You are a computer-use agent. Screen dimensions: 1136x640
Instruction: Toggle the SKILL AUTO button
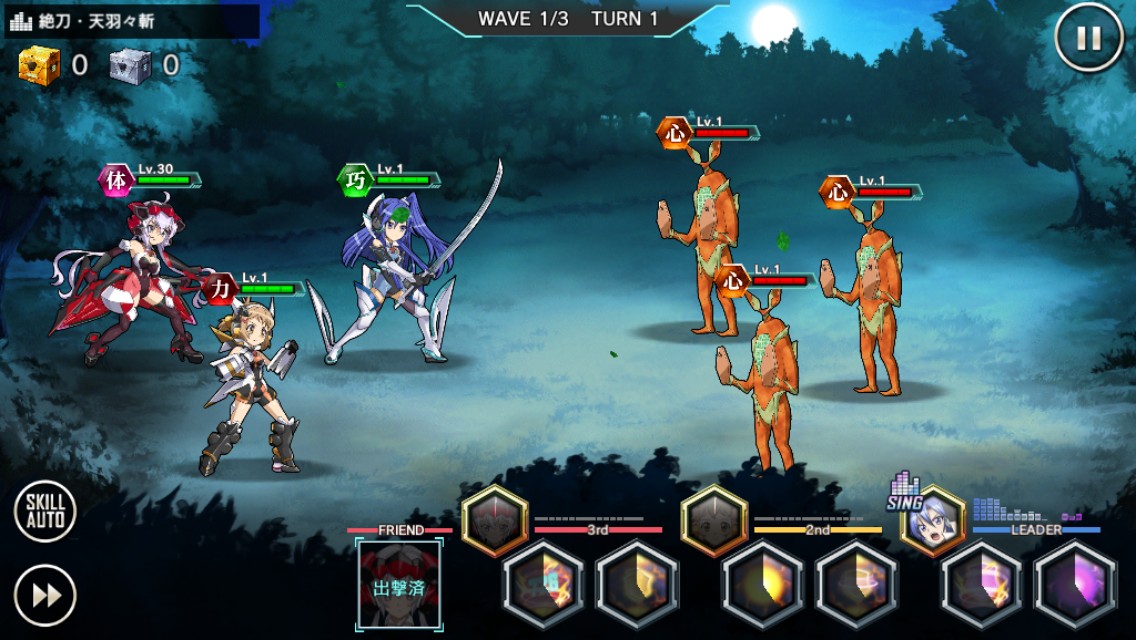pyautogui.click(x=45, y=511)
